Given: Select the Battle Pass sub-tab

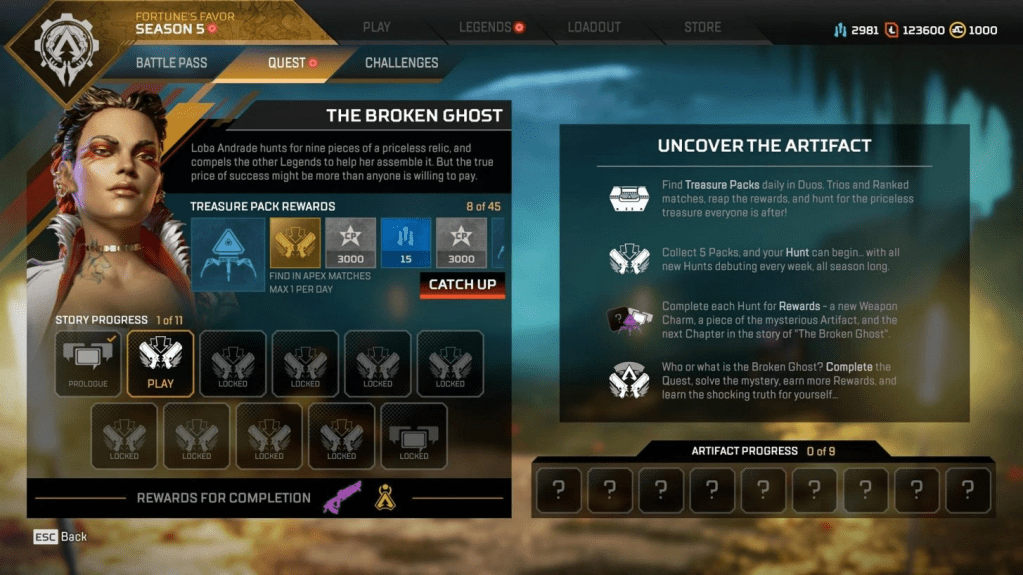Looking at the screenshot, I should [x=172, y=63].
